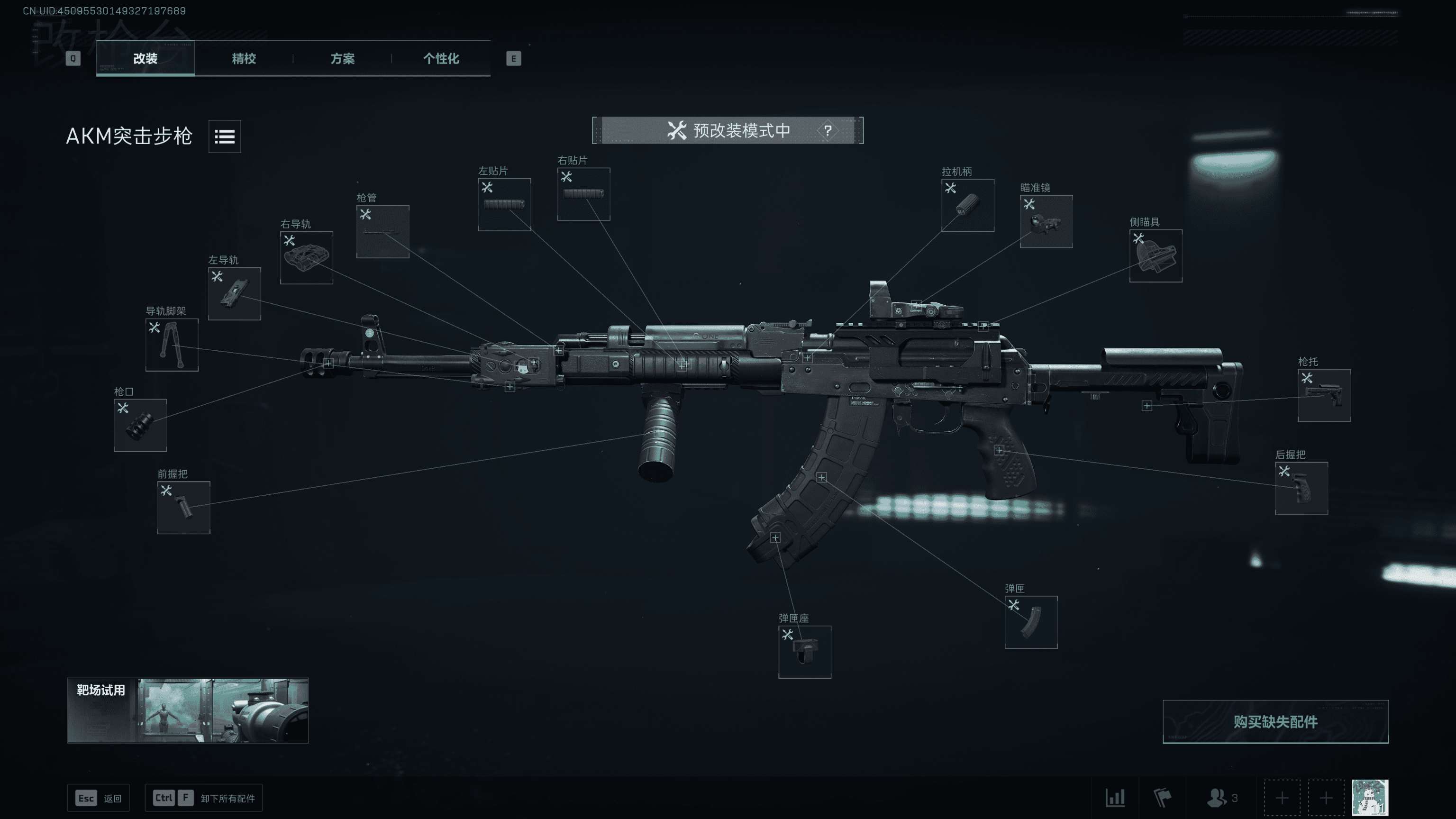Open the weapon list icon beside AKM突击步枪
The width and height of the screenshot is (1456, 819).
(224, 136)
